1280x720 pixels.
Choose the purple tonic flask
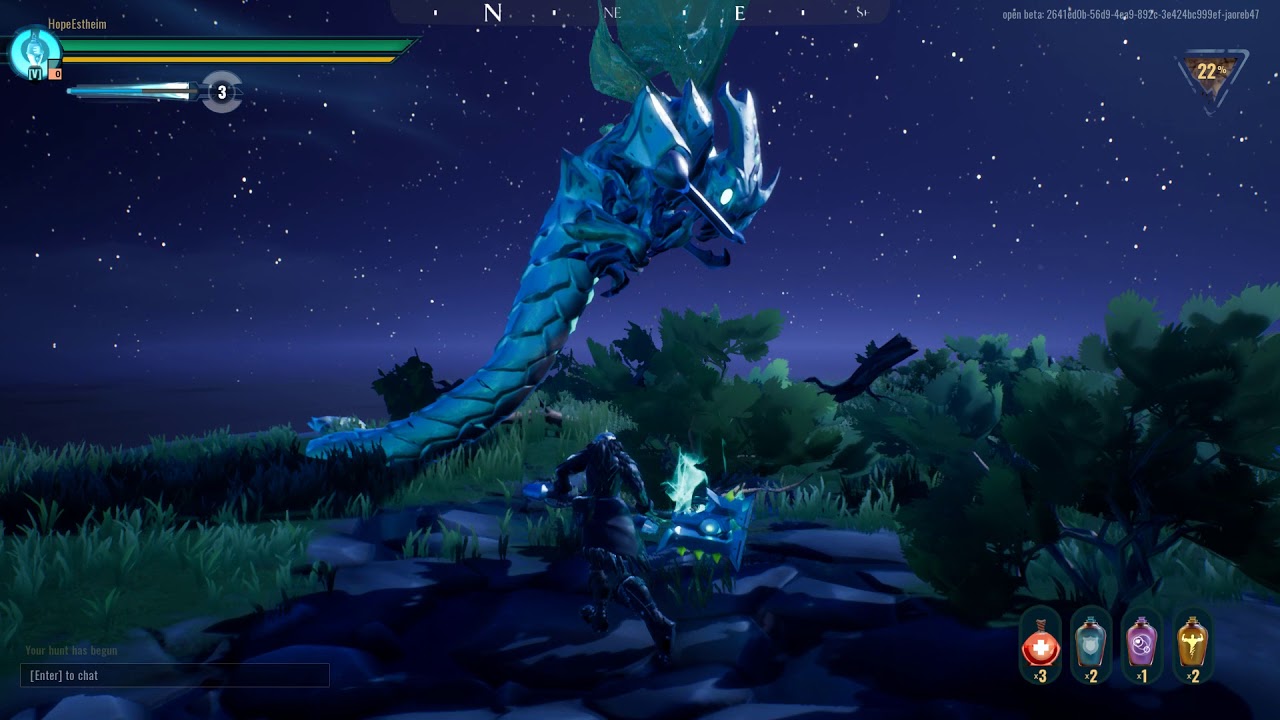tap(1142, 644)
